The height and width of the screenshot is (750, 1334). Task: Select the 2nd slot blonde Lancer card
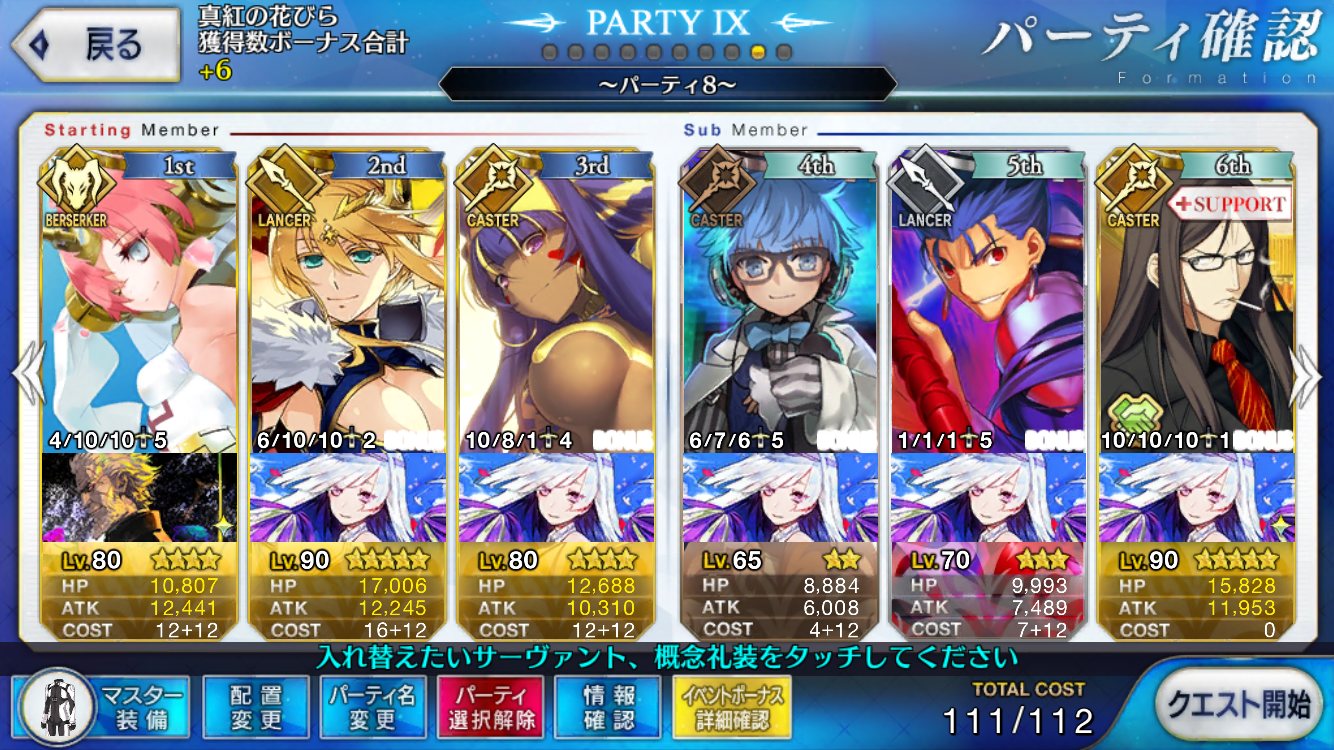[347, 300]
